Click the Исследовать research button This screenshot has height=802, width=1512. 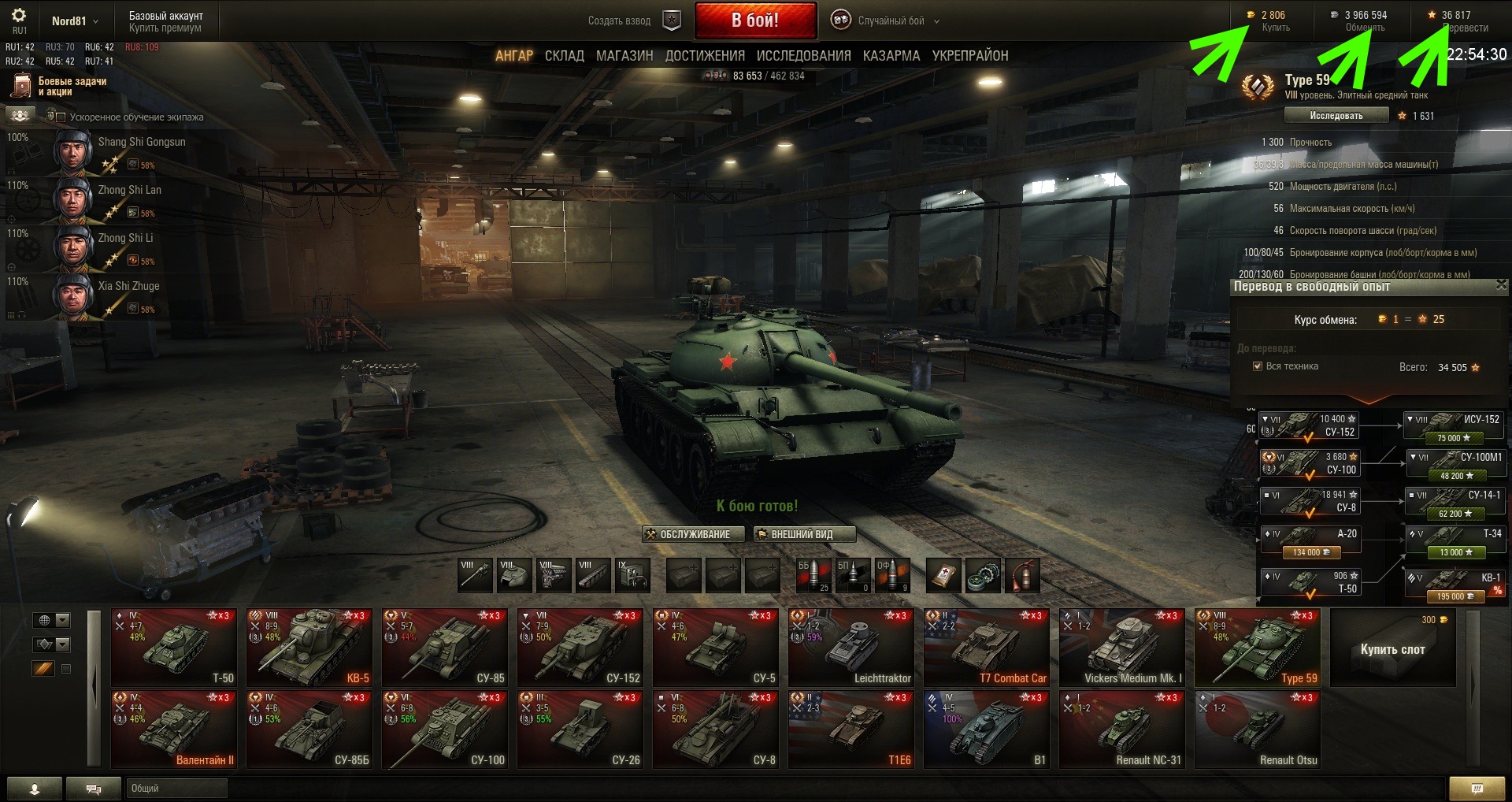[x=1336, y=116]
